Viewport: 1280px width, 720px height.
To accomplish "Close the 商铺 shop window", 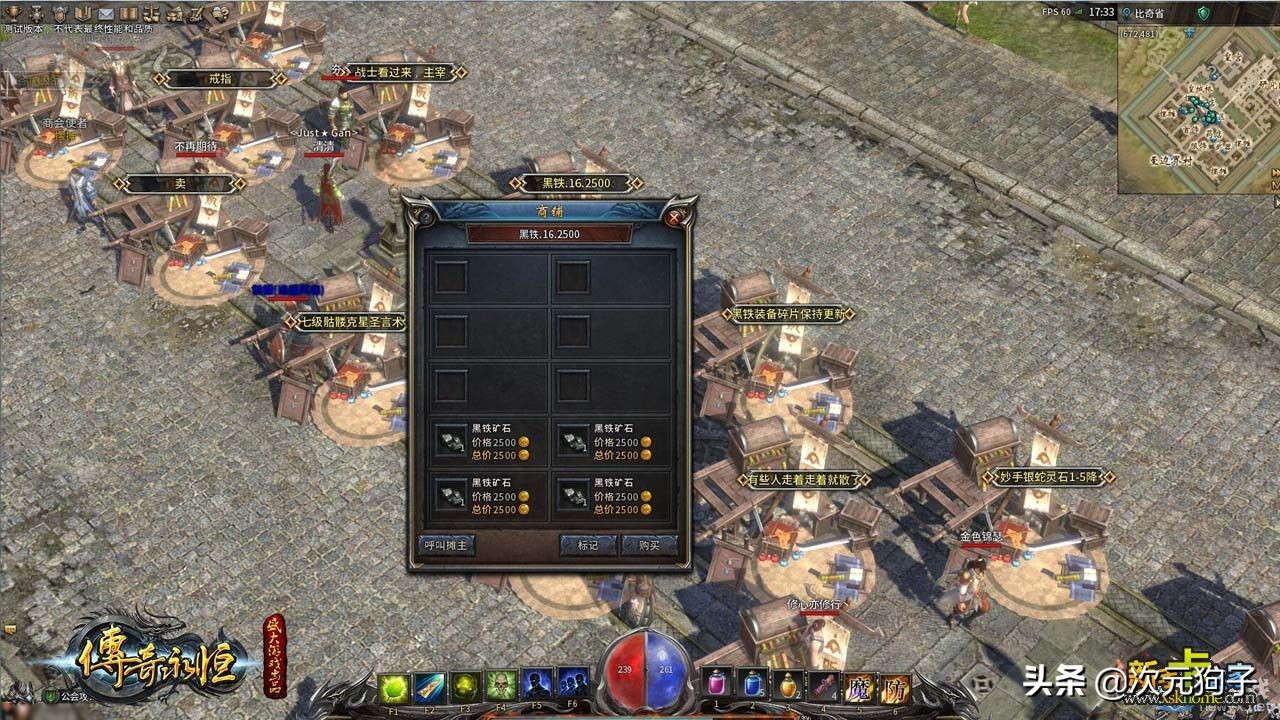I will pyautogui.click(x=675, y=215).
